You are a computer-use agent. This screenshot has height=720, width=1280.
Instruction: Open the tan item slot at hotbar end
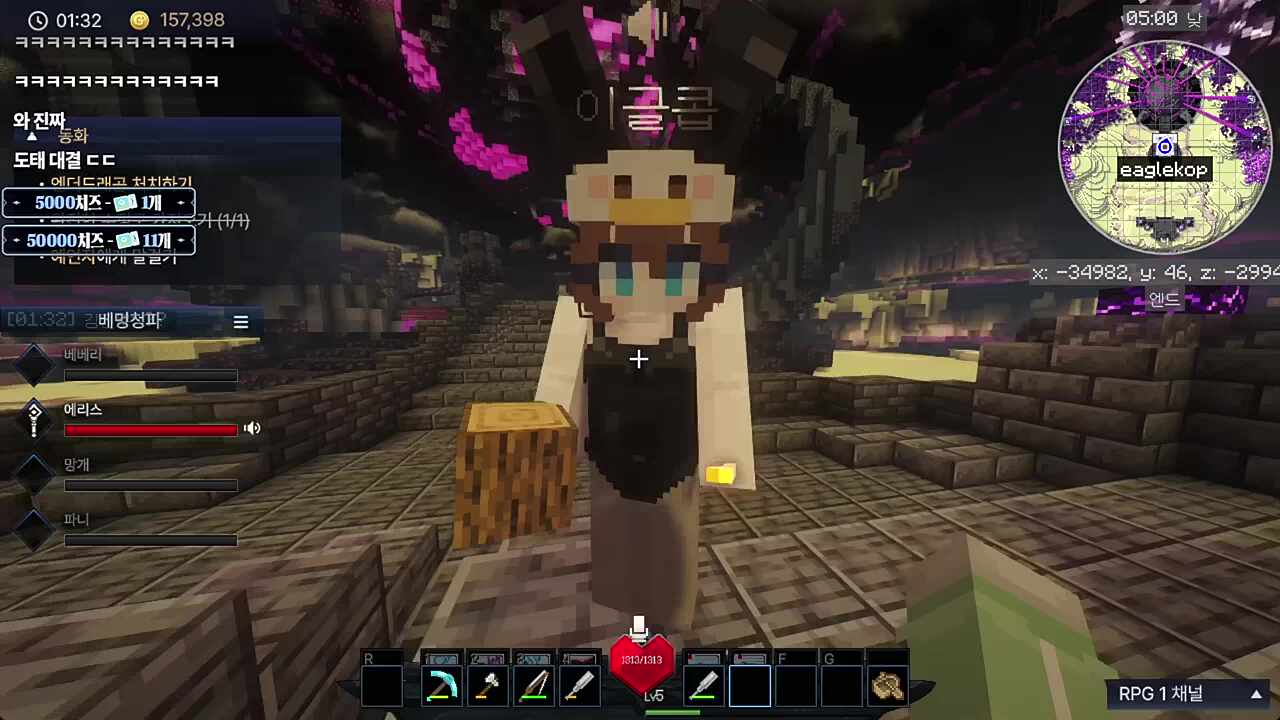(x=887, y=686)
